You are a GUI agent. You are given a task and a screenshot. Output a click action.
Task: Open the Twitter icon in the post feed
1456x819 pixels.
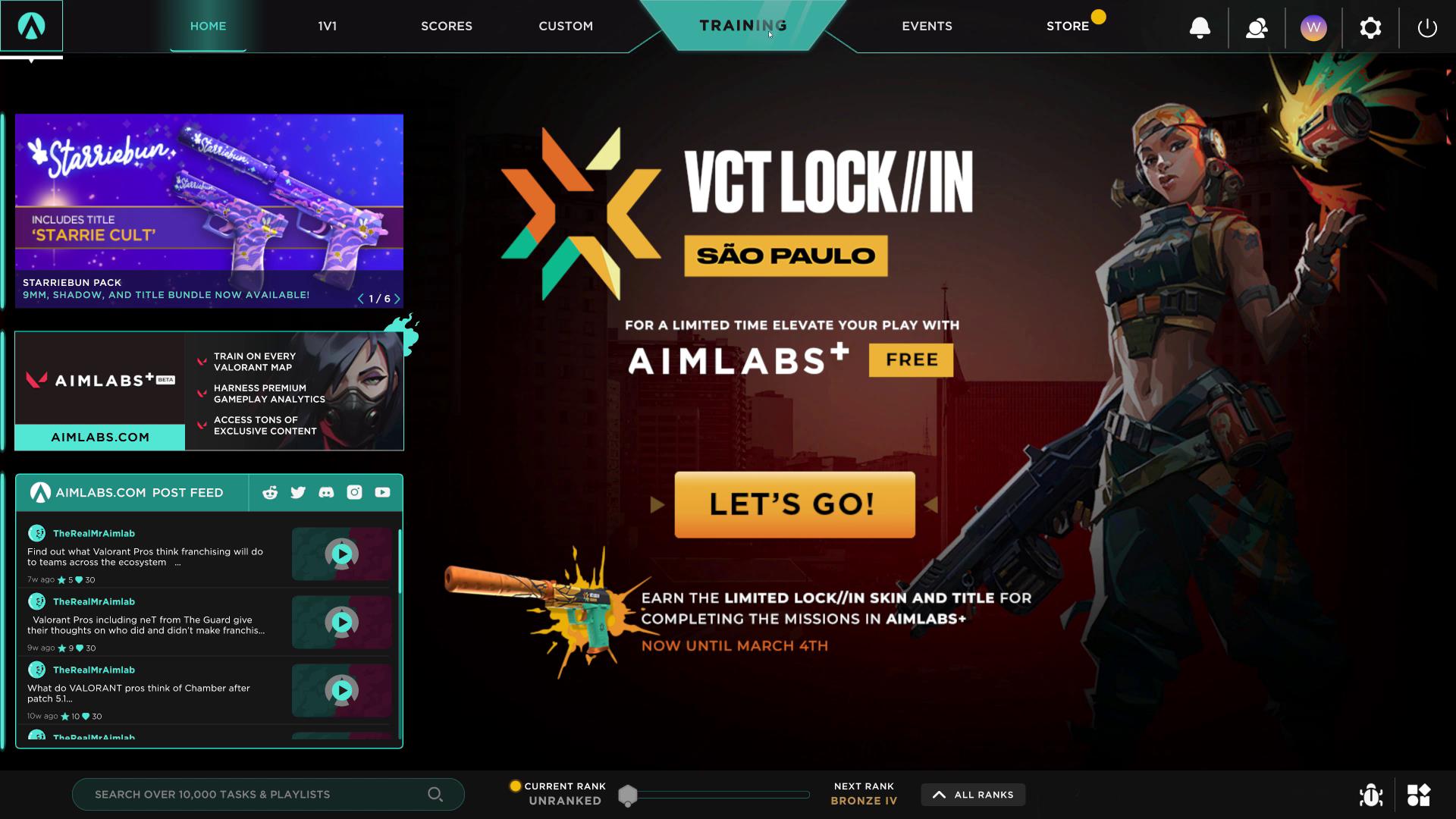pyautogui.click(x=298, y=493)
